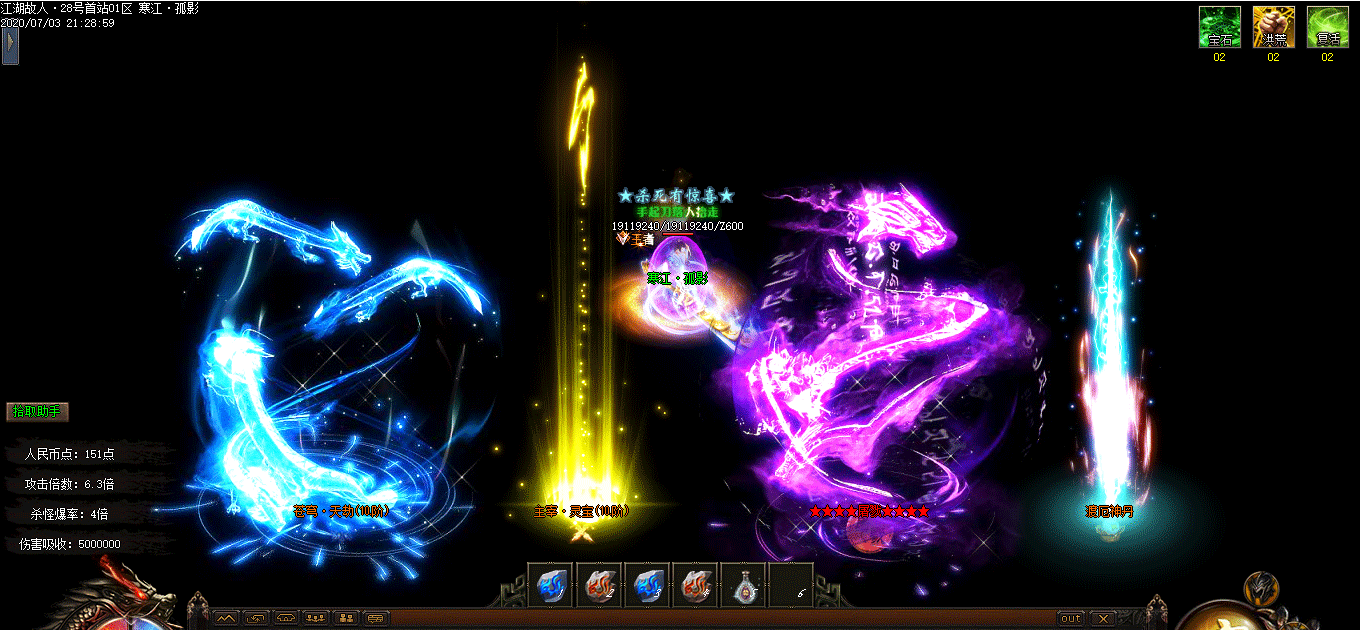The image size is (1360, 630).
Task: Expand the arrow panel at top-left
Action: [10, 45]
